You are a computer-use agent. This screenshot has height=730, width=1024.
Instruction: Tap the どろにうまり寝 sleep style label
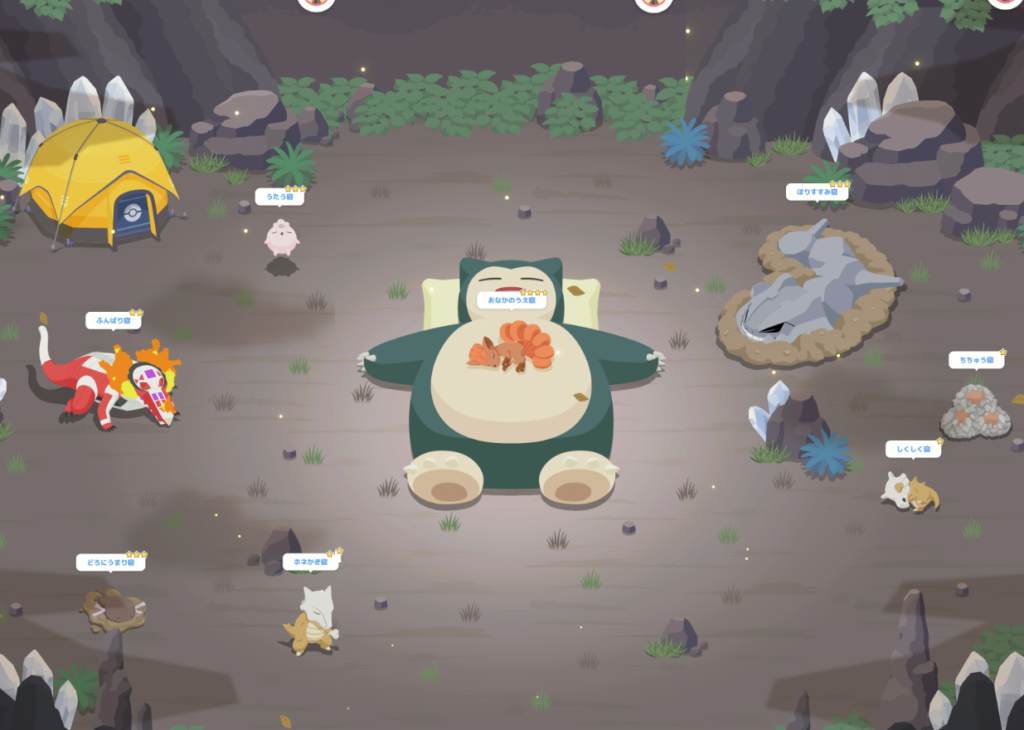click(x=111, y=563)
